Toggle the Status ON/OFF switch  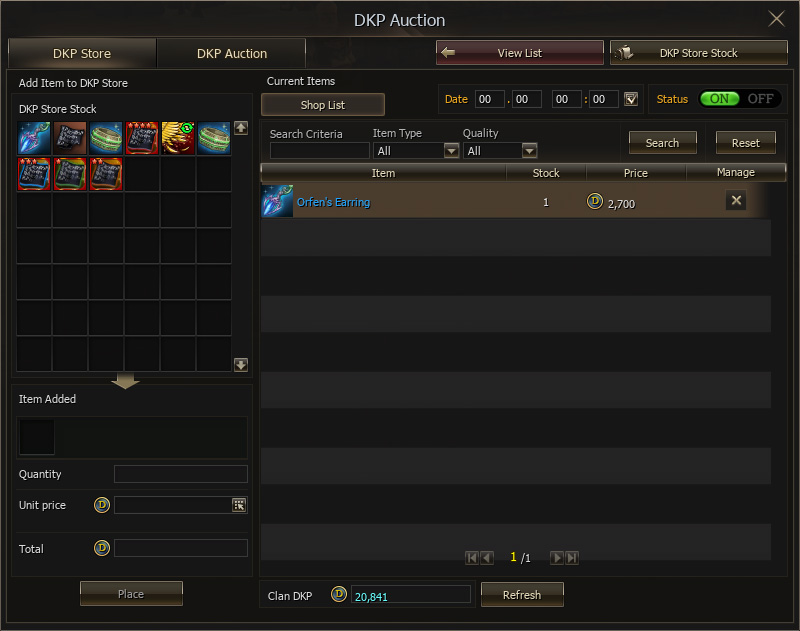click(739, 99)
